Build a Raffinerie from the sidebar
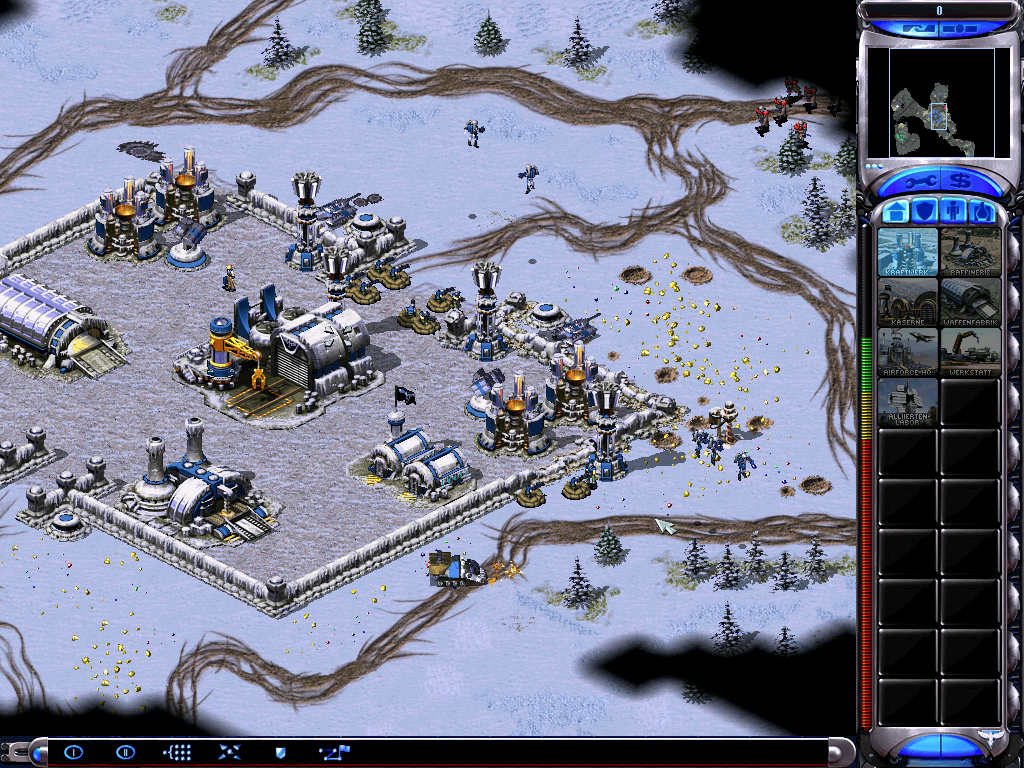This screenshot has width=1024, height=768. (x=970, y=252)
